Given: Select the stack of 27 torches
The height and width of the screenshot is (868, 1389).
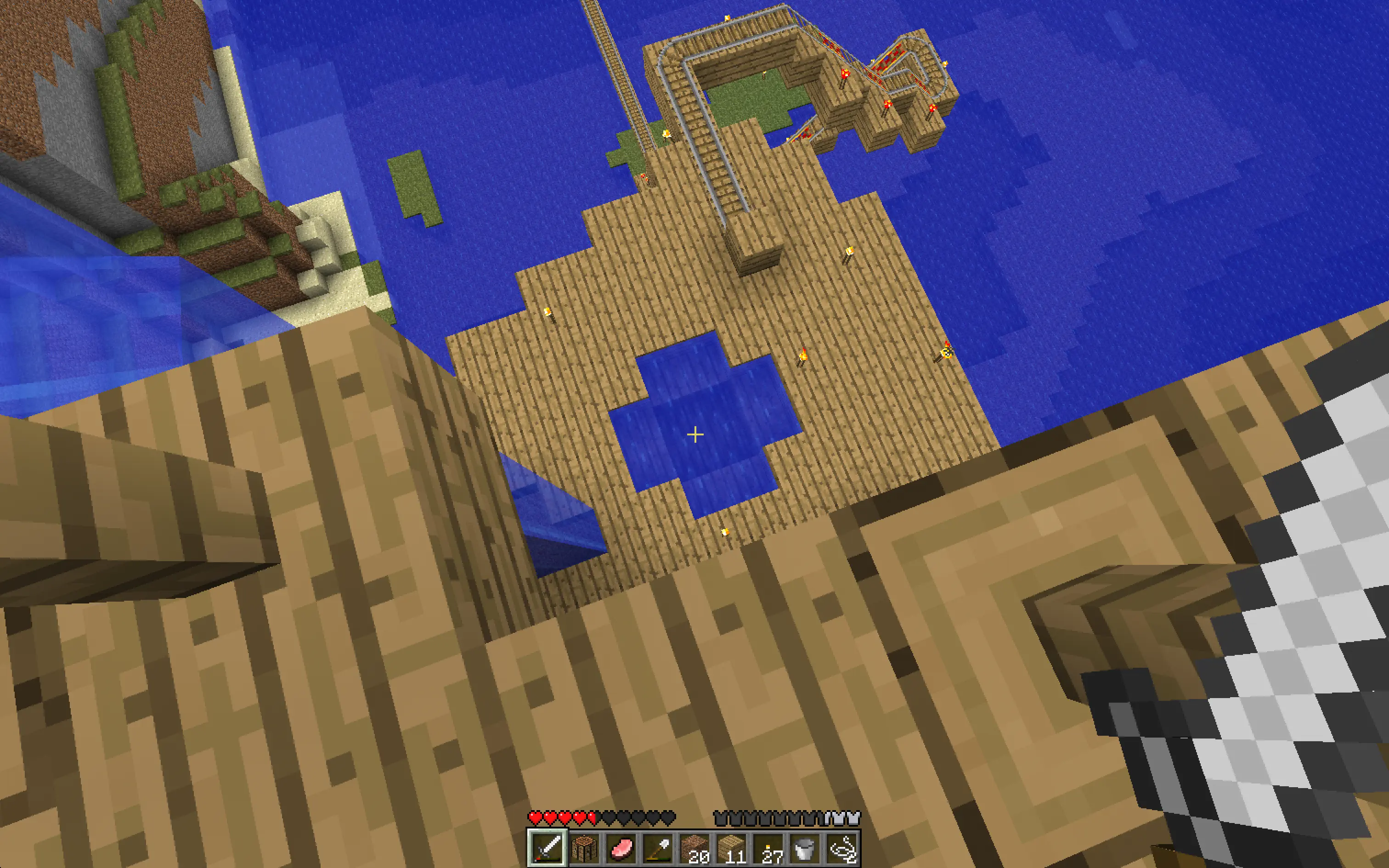Looking at the screenshot, I should coord(771,849).
